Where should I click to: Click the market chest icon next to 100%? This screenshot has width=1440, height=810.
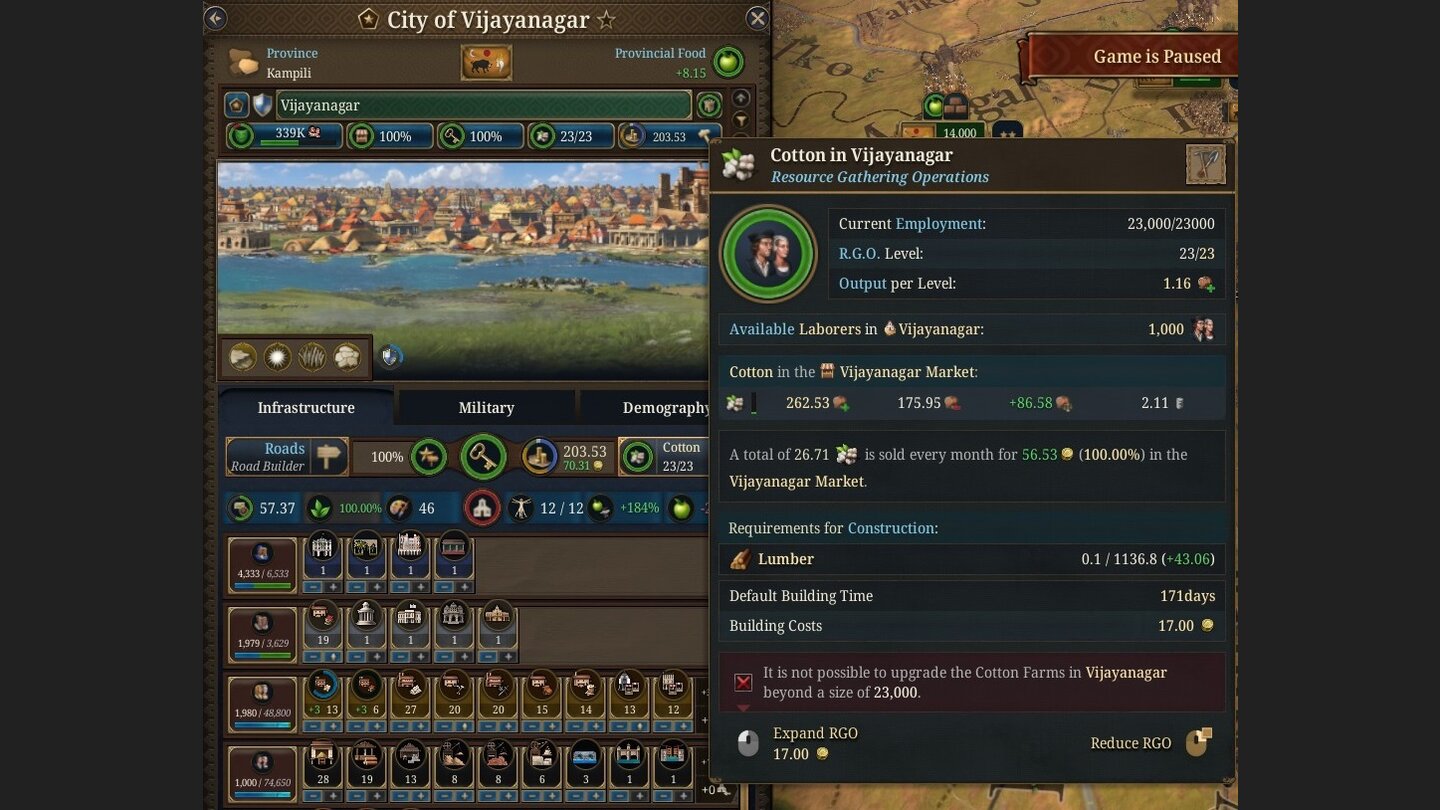[363, 136]
